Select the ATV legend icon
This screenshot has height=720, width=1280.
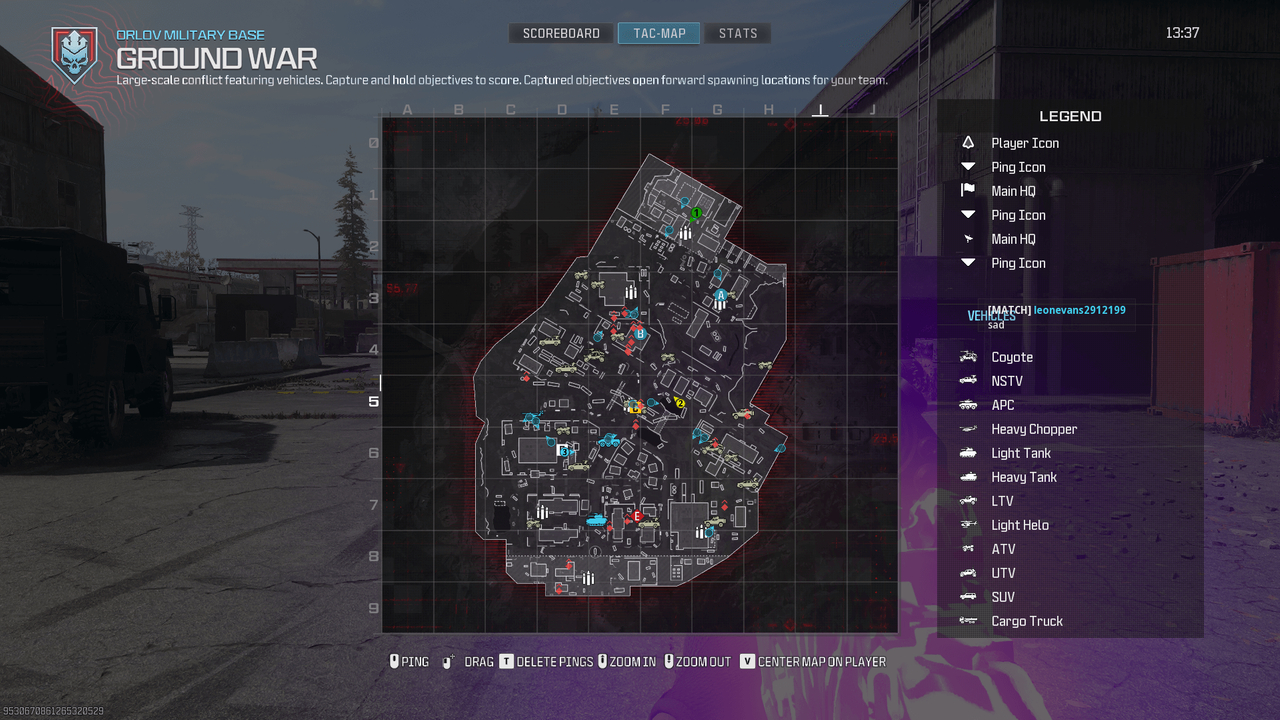click(x=966, y=548)
